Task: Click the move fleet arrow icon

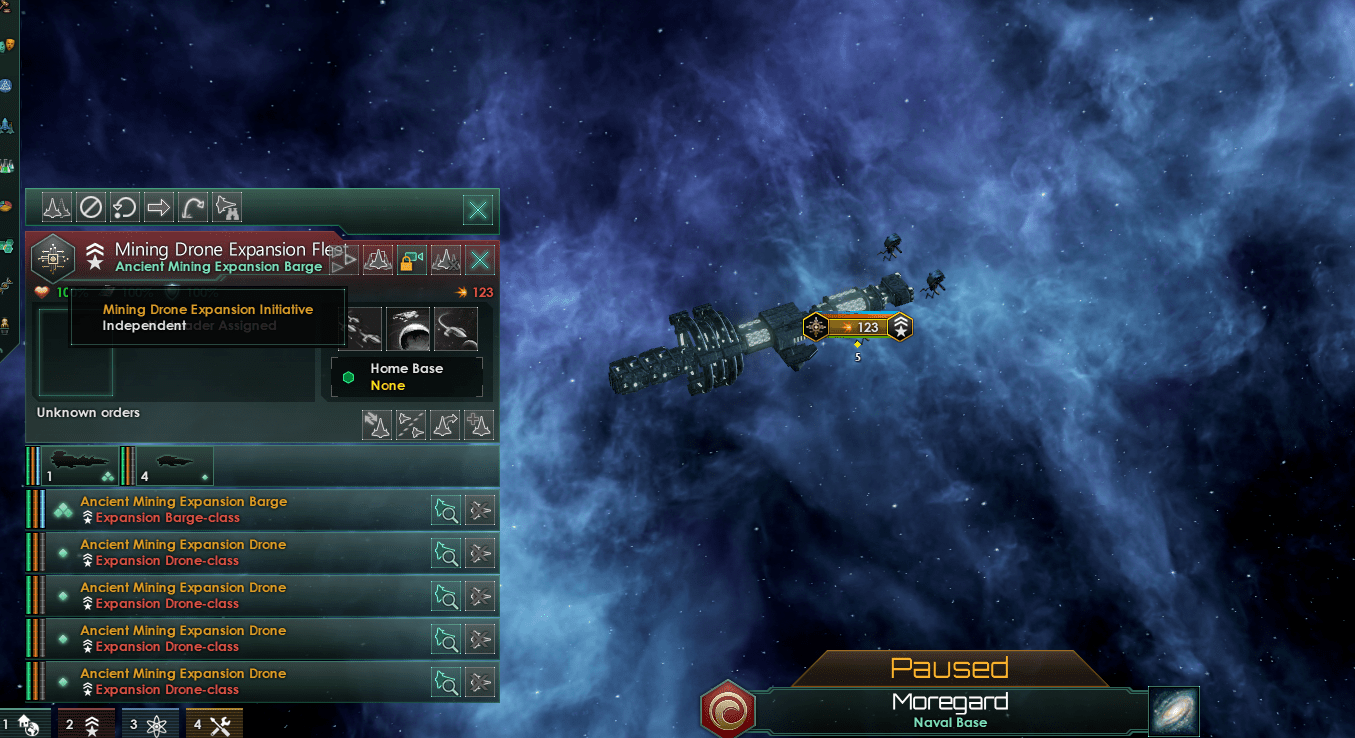Action: tap(159, 207)
